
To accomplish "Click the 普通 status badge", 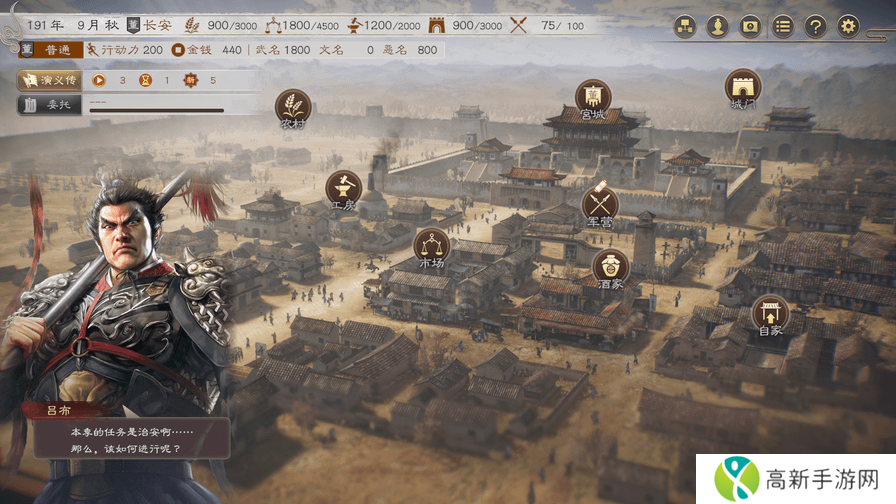I will (x=46, y=49).
